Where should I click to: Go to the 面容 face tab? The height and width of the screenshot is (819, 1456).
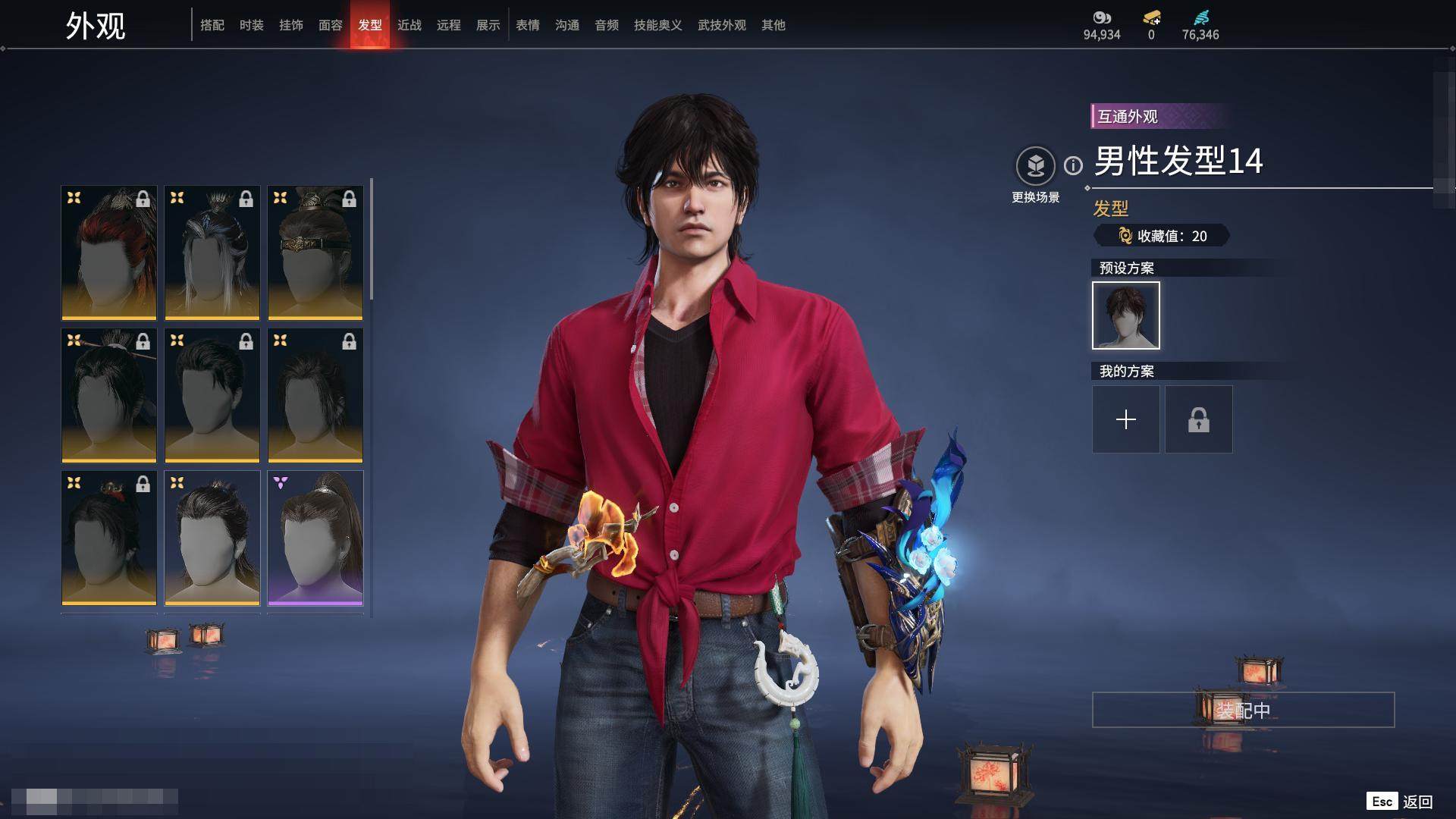point(331,25)
